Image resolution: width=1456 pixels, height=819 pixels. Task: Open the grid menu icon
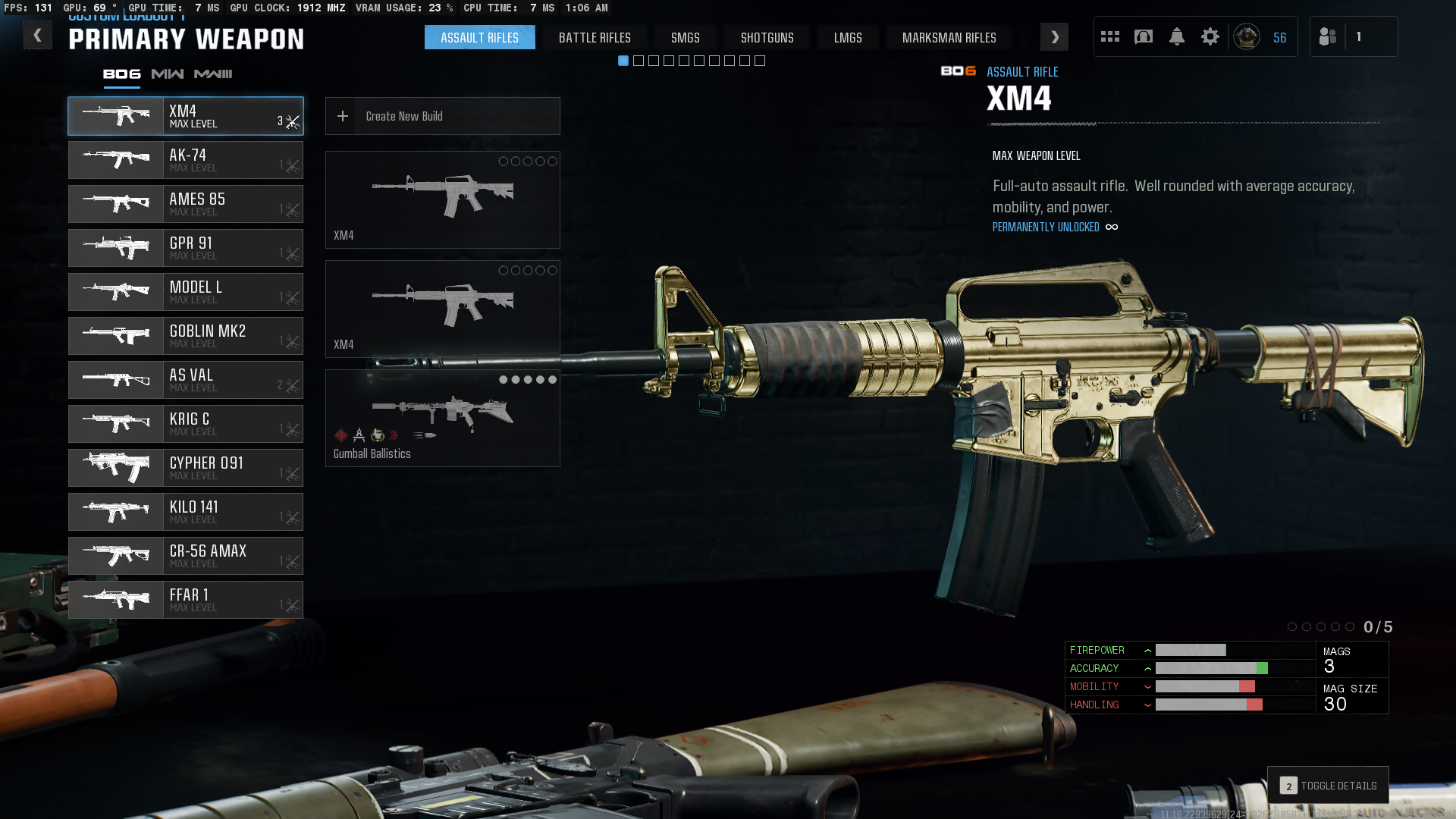tap(1110, 36)
